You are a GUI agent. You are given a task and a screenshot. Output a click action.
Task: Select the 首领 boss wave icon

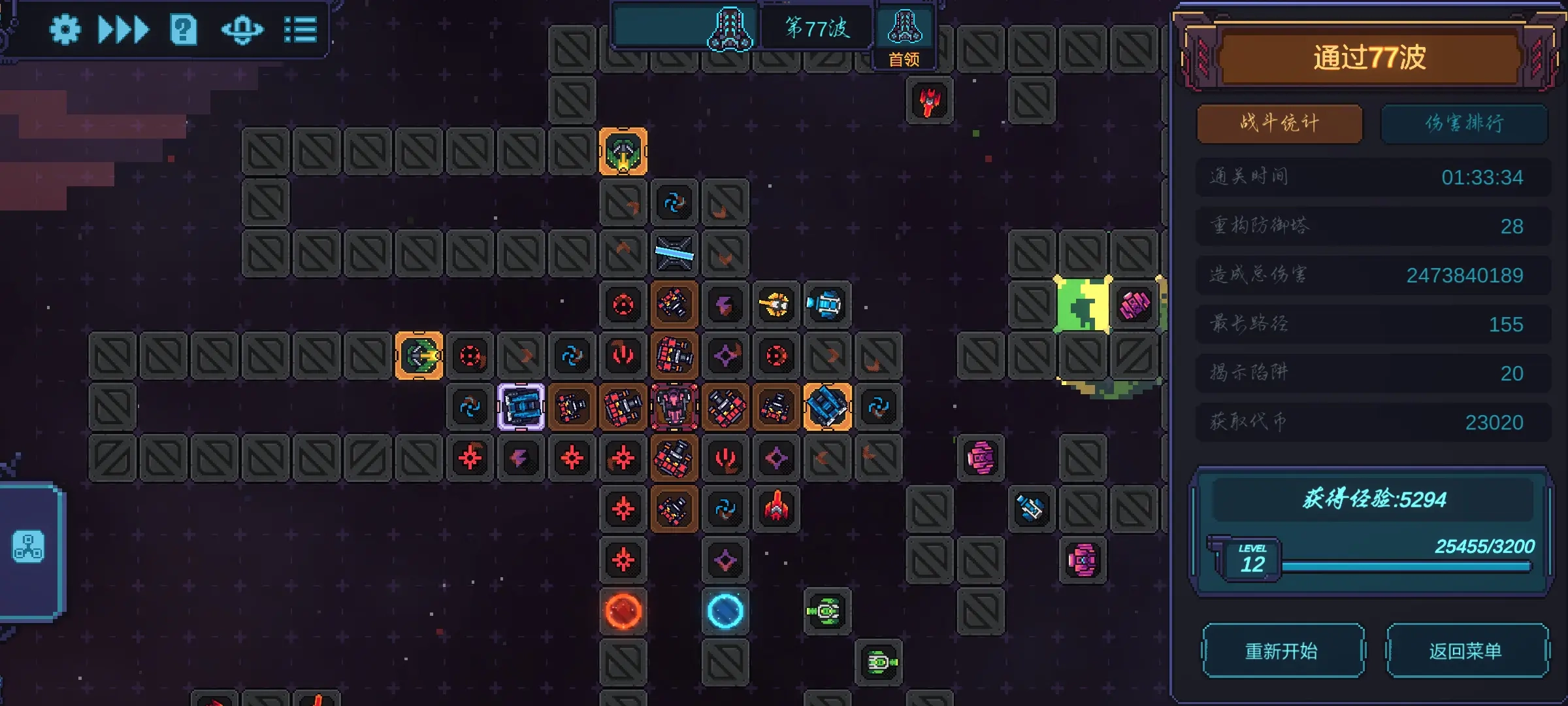905,36
